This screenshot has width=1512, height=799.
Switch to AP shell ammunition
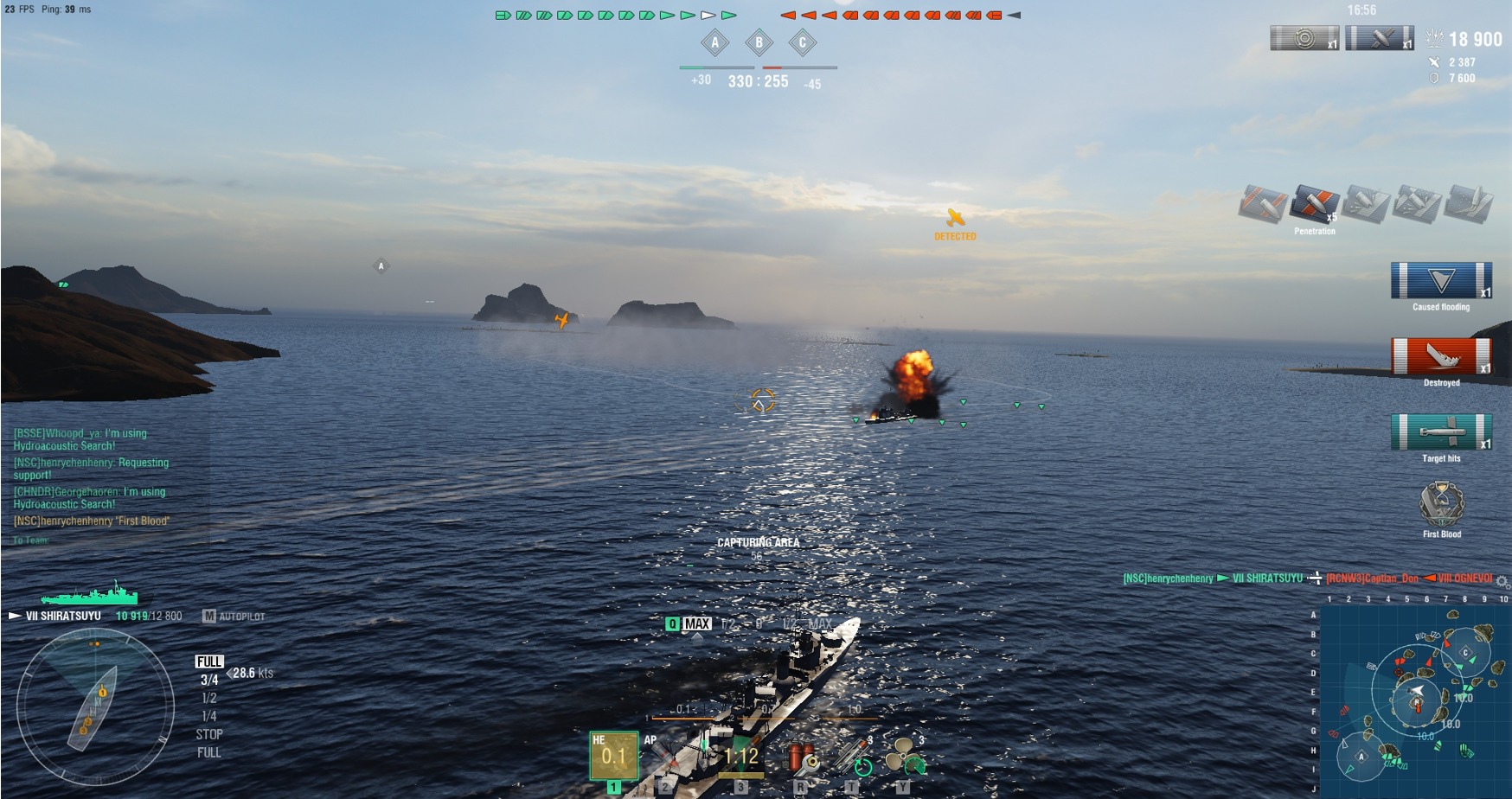[664, 757]
